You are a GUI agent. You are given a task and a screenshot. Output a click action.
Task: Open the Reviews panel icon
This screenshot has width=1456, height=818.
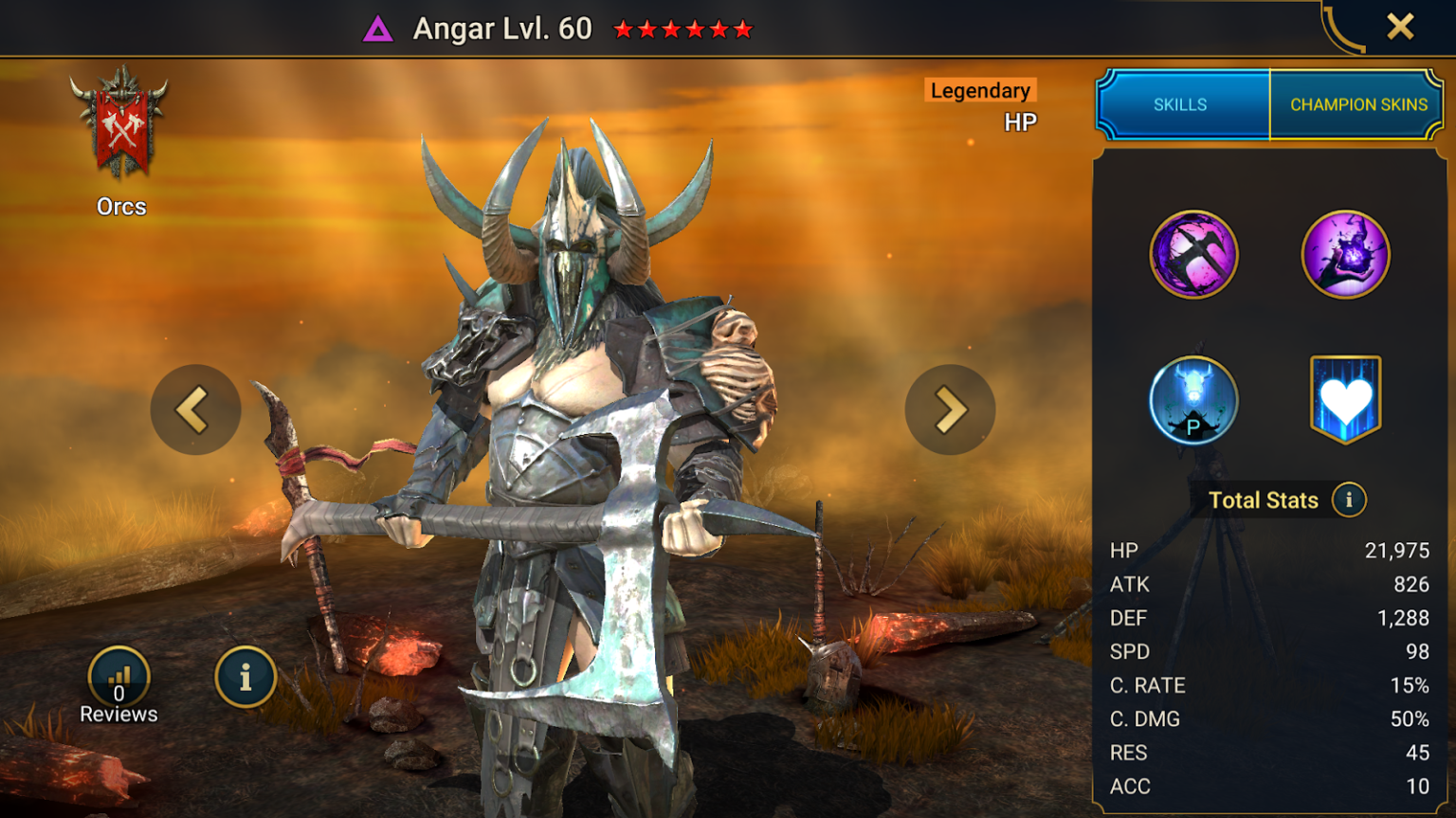pos(118,677)
